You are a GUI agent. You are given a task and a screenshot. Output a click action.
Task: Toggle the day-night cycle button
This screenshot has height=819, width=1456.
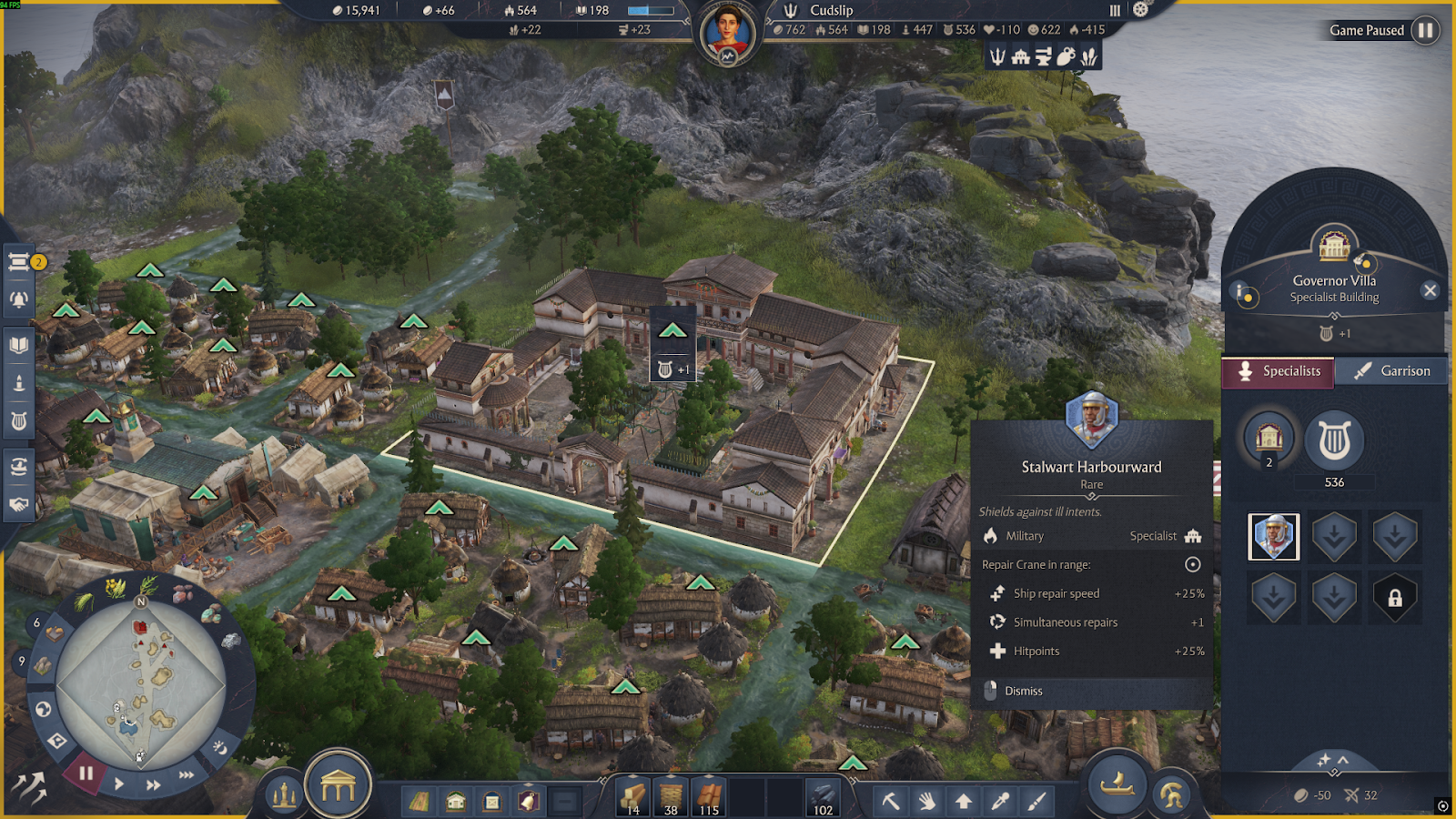[x=220, y=748]
